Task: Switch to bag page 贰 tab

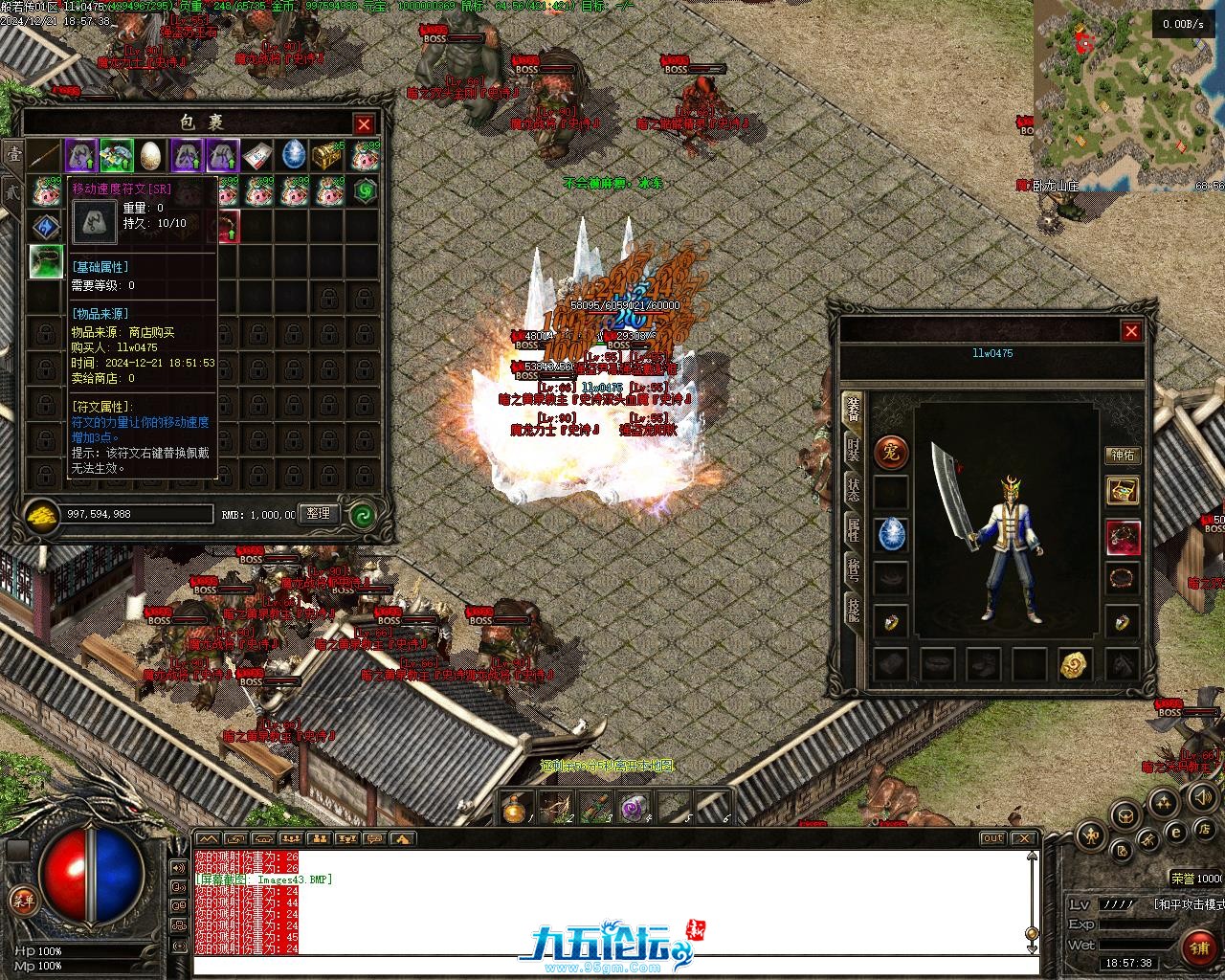Action: [x=11, y=191]
